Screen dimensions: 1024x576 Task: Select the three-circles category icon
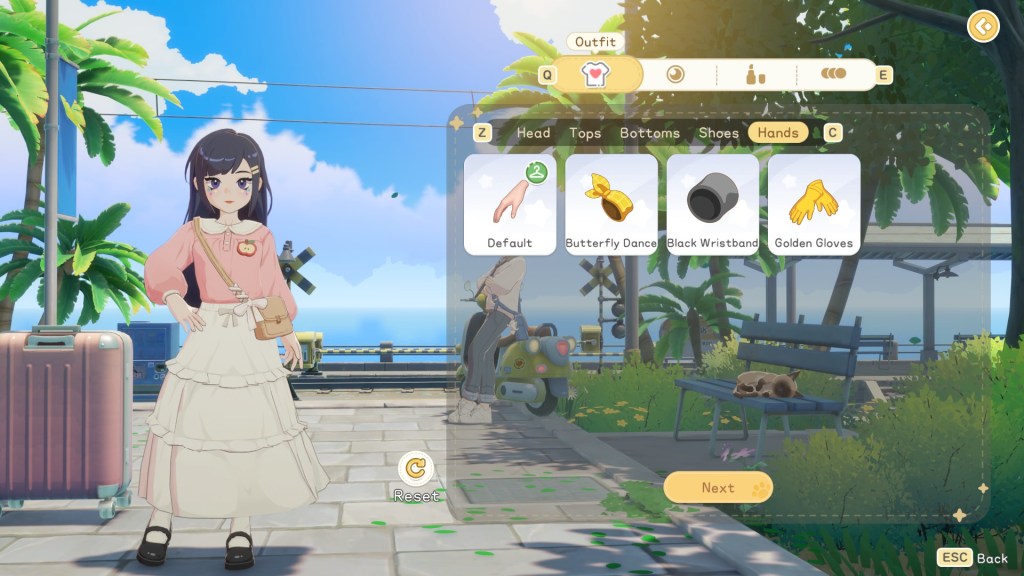click(833, 74)
